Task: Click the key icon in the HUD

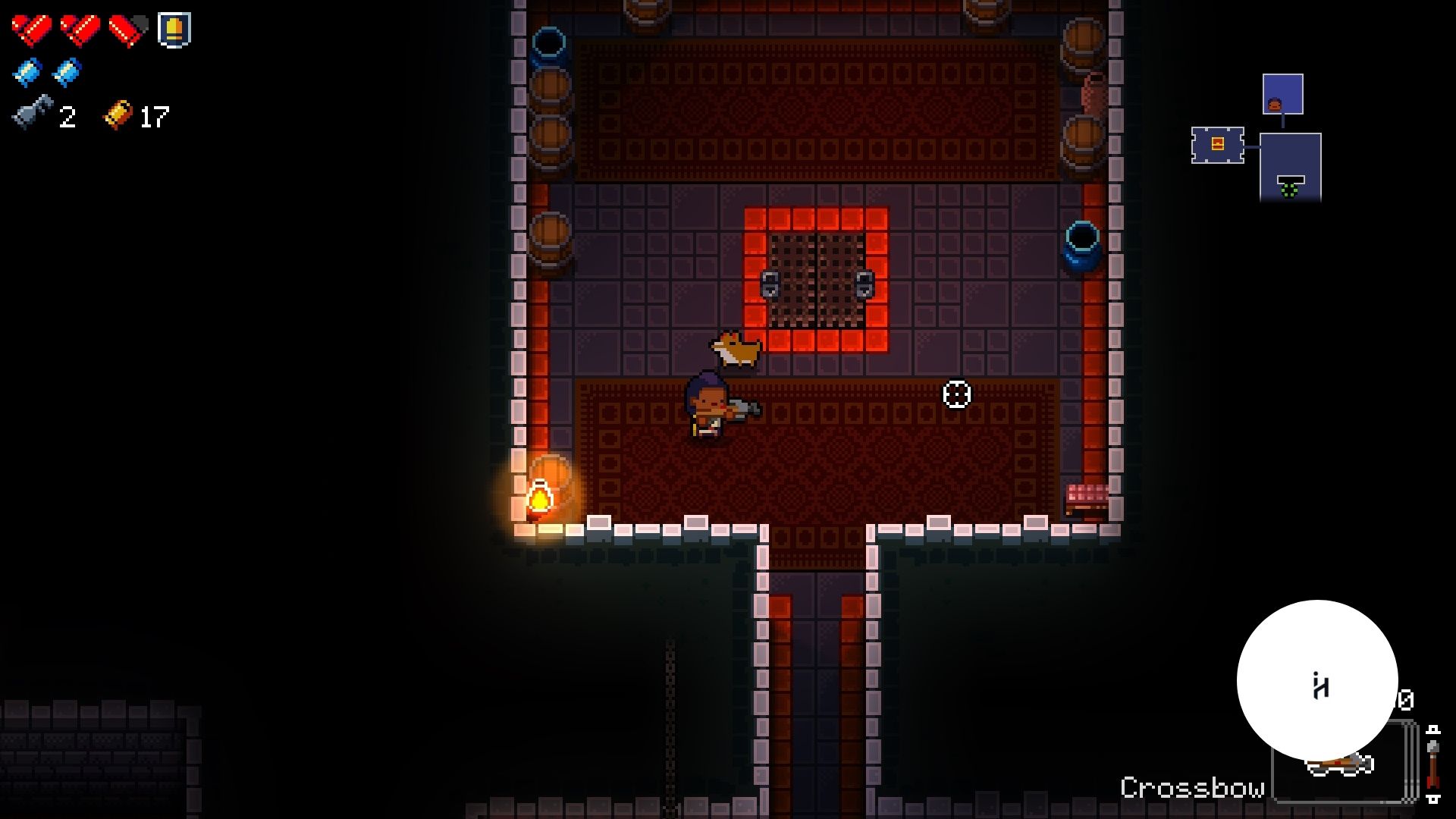Action: 32,115
